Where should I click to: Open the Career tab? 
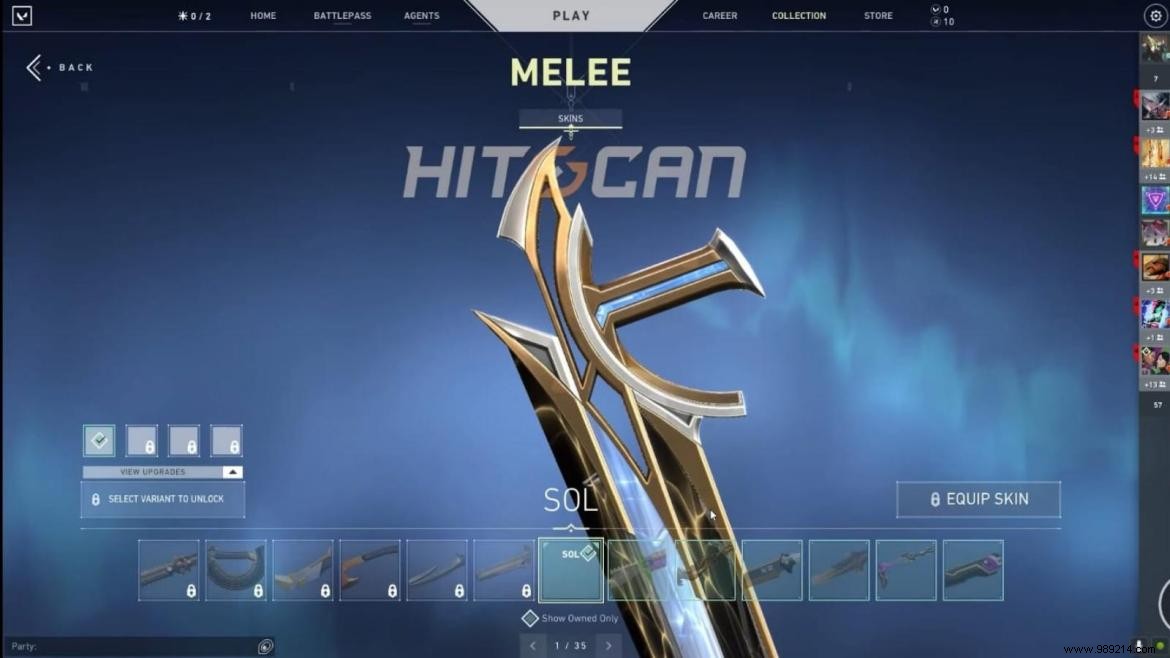click(x=720, y=16)
